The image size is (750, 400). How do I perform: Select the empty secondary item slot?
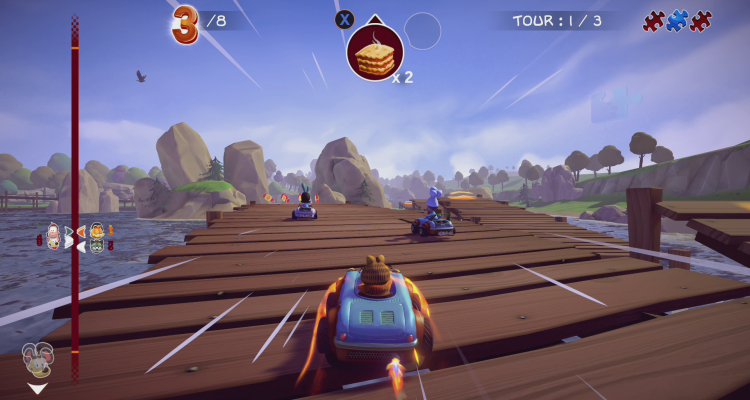[x=422, y=31]
